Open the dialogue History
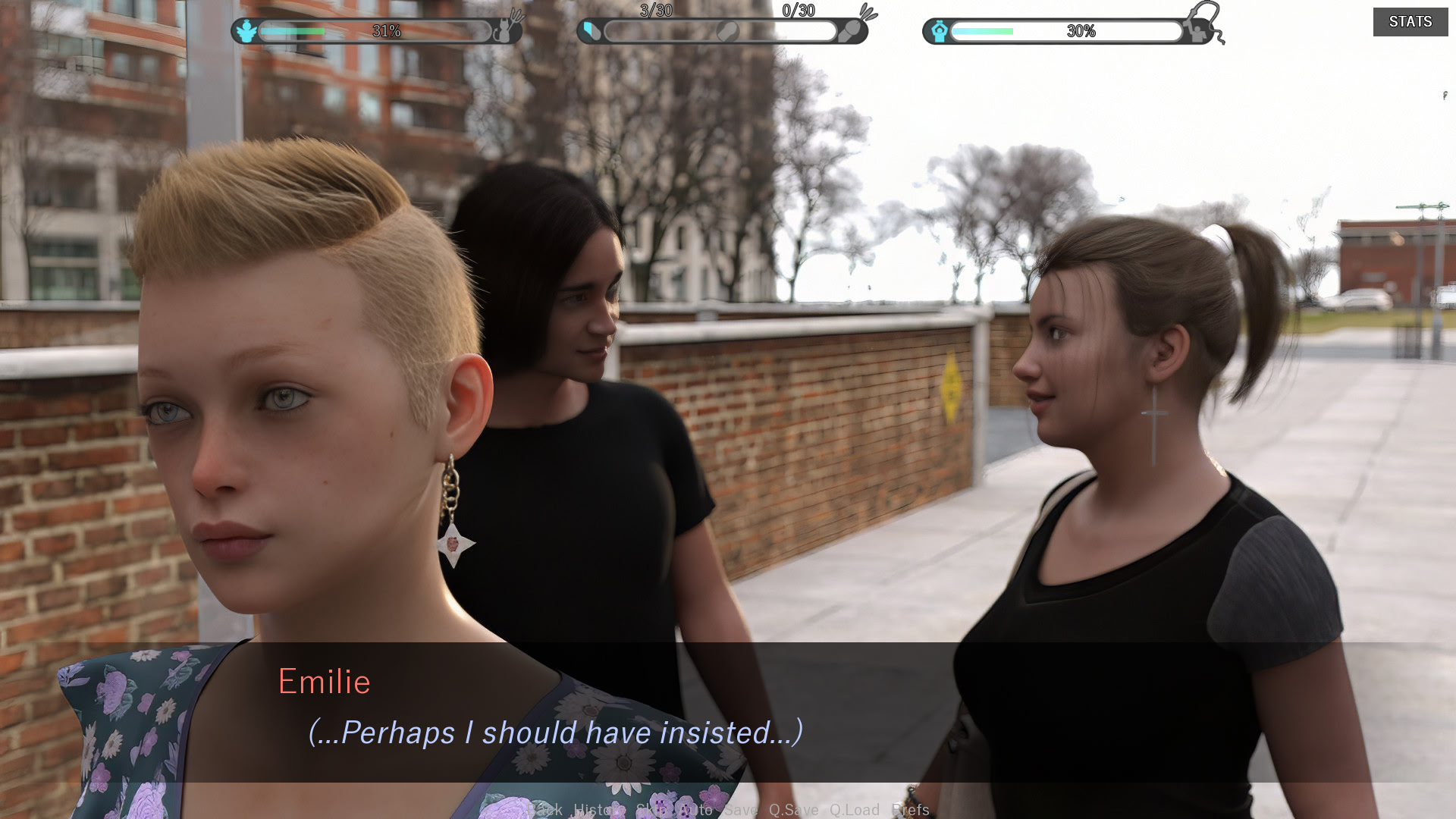The width and height of the screenshot is (1456, 819). (598, 810)
